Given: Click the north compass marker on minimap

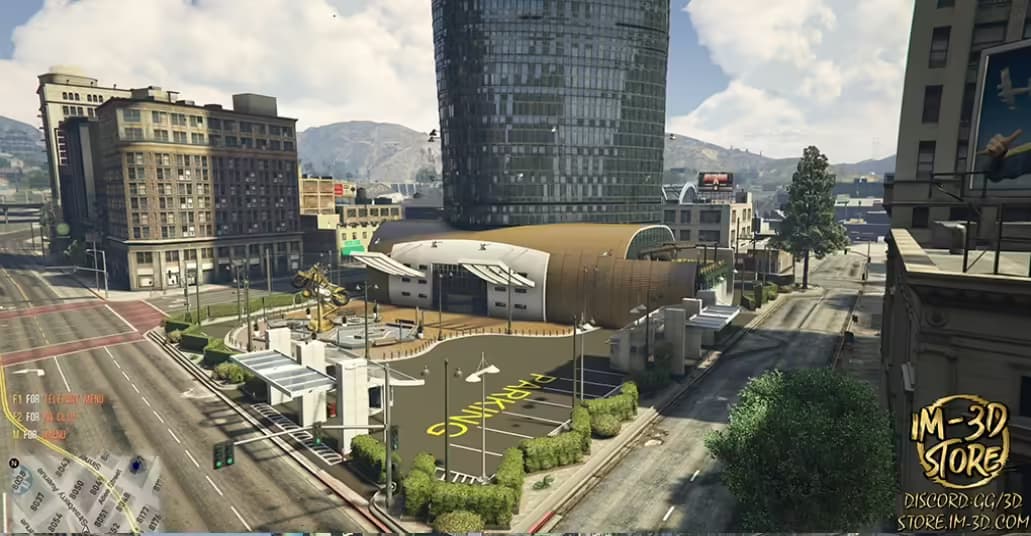Looking at the screenshot, I should pyautogui.click(x=13, y=464).
